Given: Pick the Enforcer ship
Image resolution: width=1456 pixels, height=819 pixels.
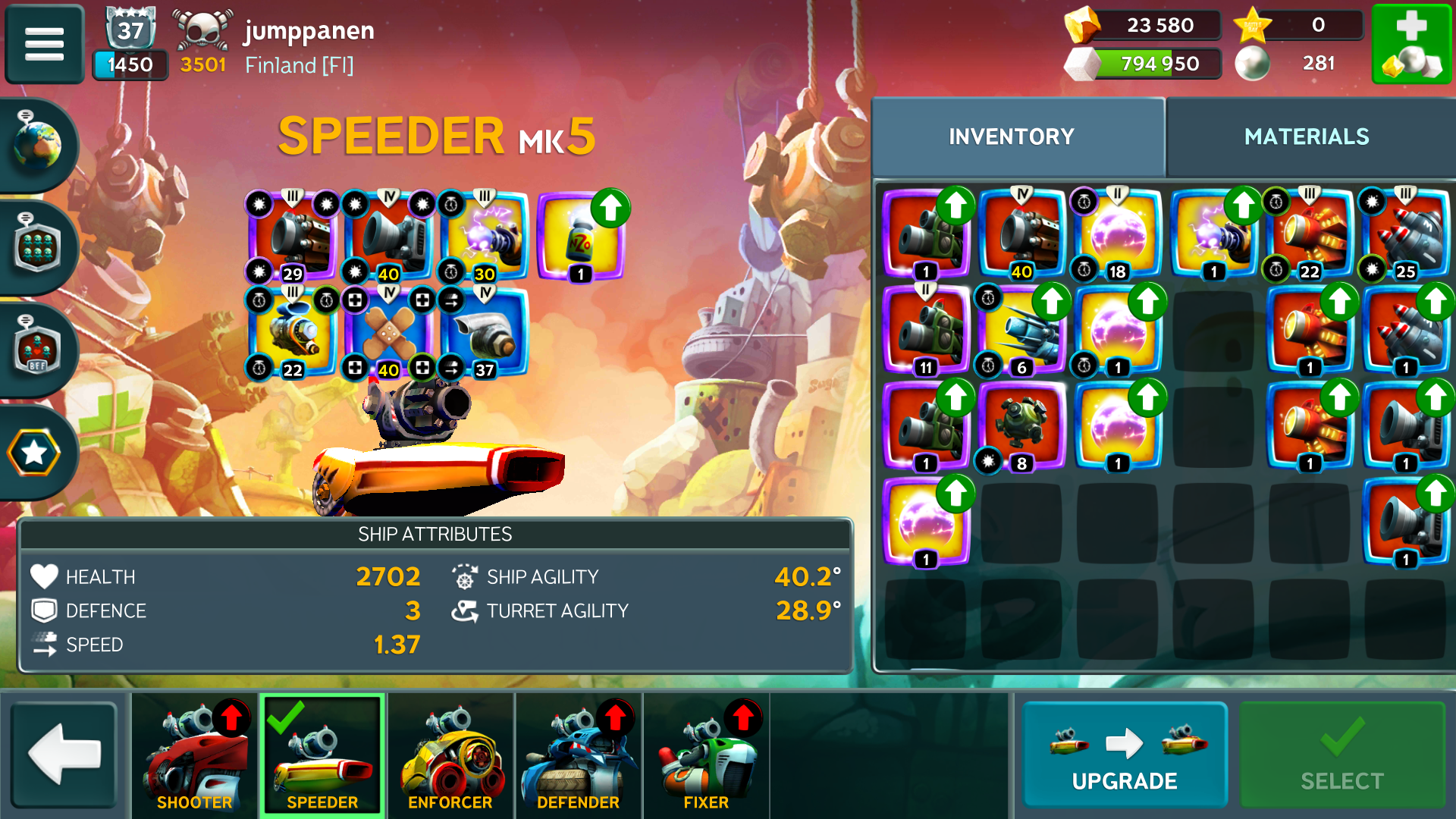Looking at the screenshot, I should [x=450, y=755].
